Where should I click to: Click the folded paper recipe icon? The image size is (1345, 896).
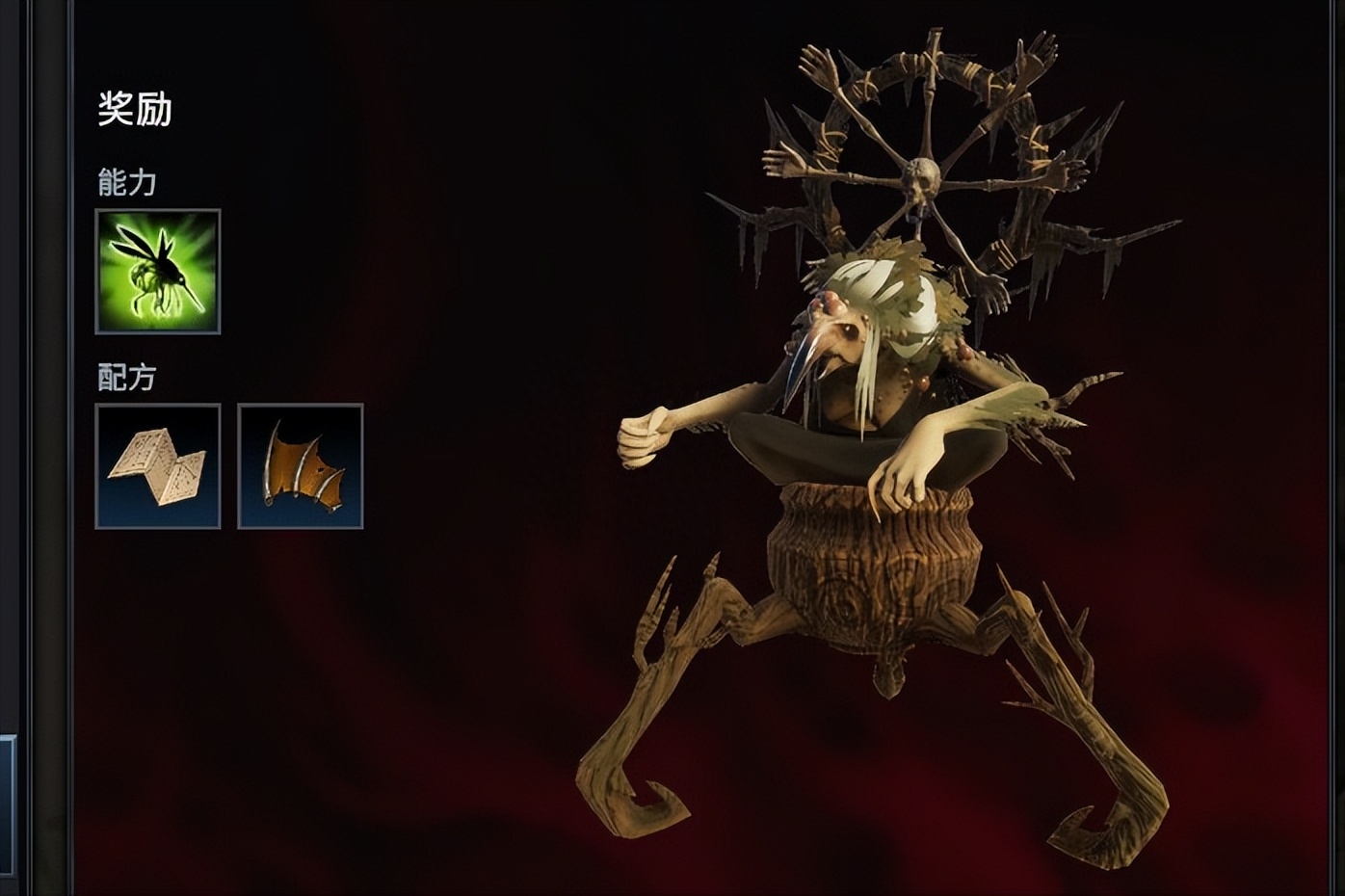click(158, 466)
